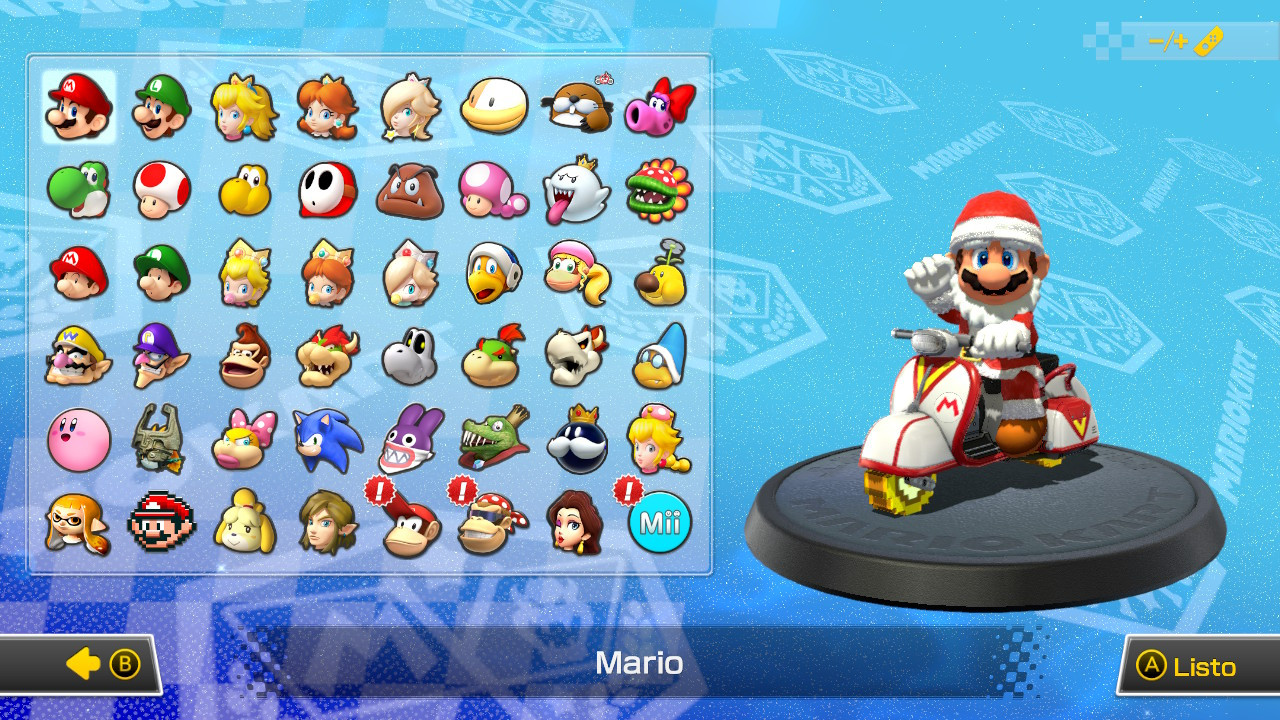Pick Link from the bottom row
This screenshot has height=720, width=1280.
point(328,522)
